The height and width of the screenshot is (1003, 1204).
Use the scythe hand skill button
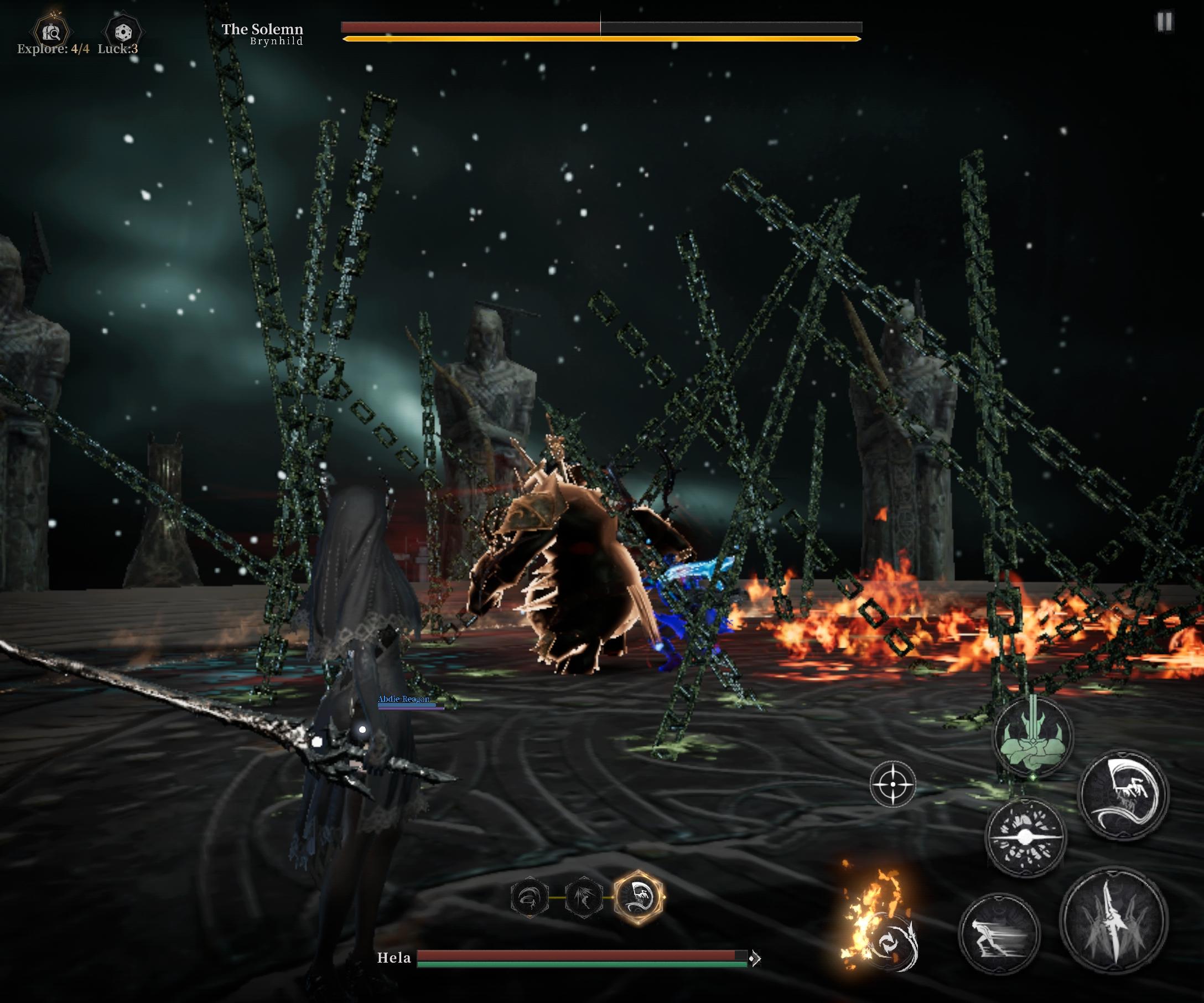click(1123, 794)
